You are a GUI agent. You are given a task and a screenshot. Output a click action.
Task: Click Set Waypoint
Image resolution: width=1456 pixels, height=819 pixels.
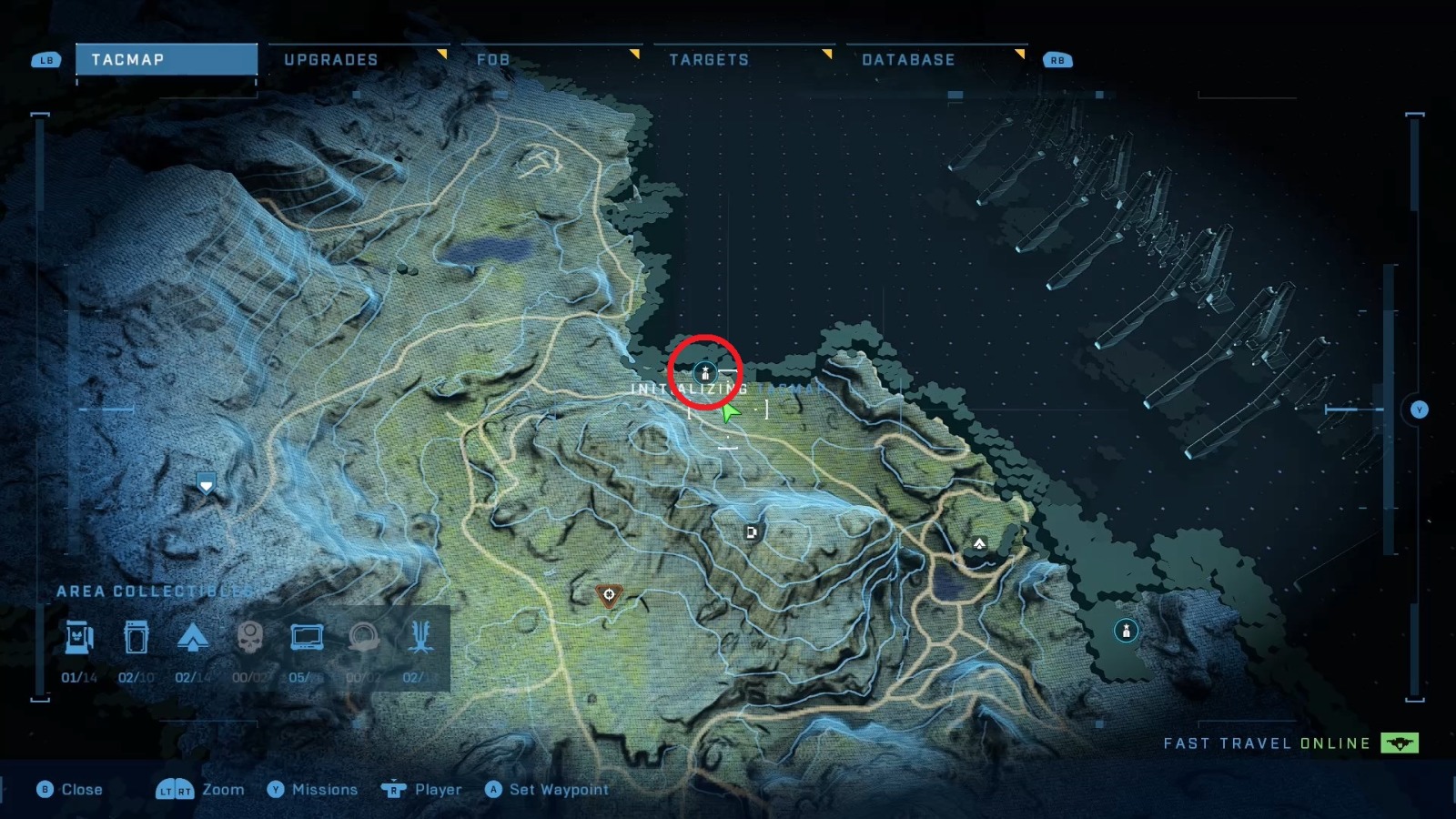(546, 790)
